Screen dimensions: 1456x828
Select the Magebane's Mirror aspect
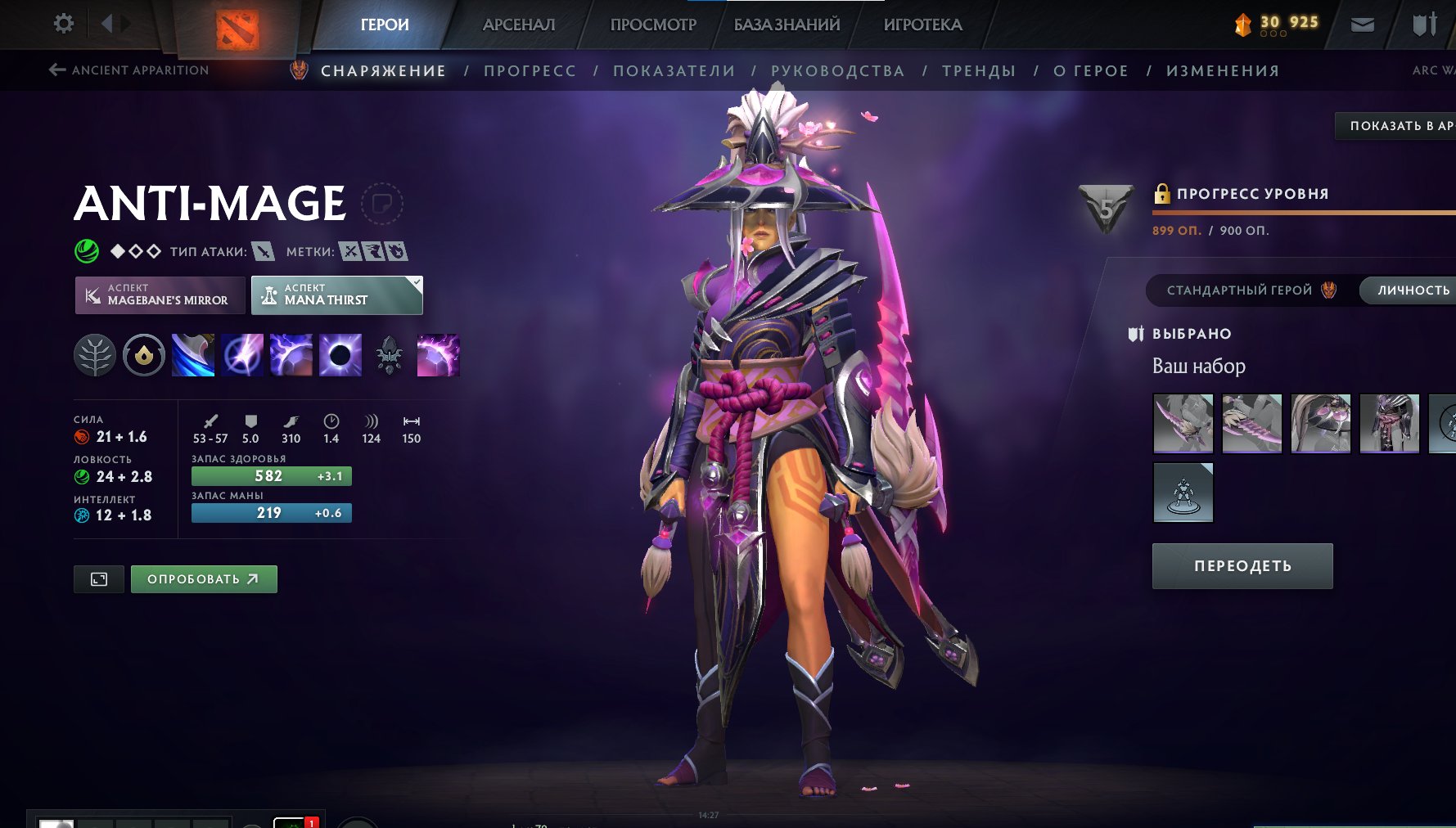click(x=159, y=295)
